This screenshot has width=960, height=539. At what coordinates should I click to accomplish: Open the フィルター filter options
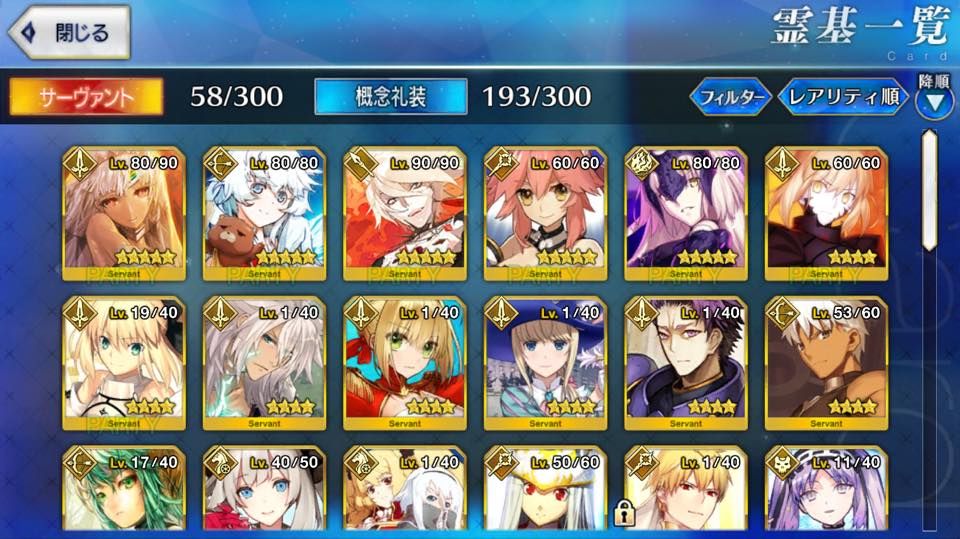click(x=730, y=97)
